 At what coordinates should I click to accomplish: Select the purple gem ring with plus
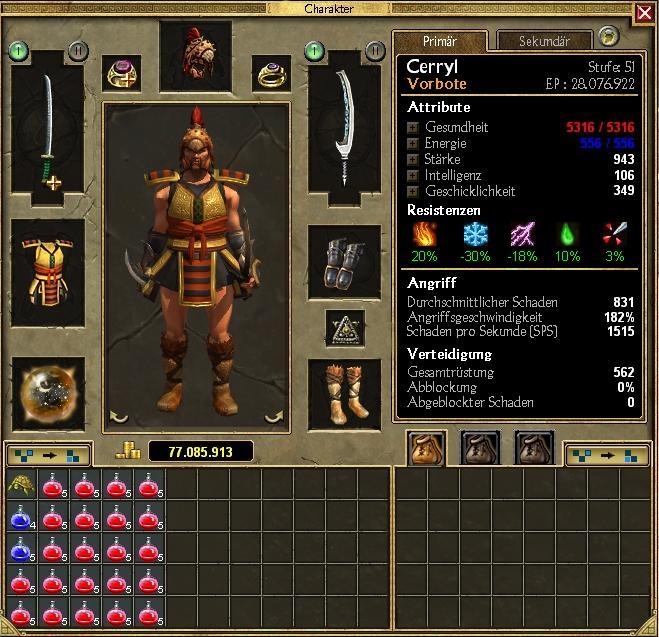click(123, 72)
